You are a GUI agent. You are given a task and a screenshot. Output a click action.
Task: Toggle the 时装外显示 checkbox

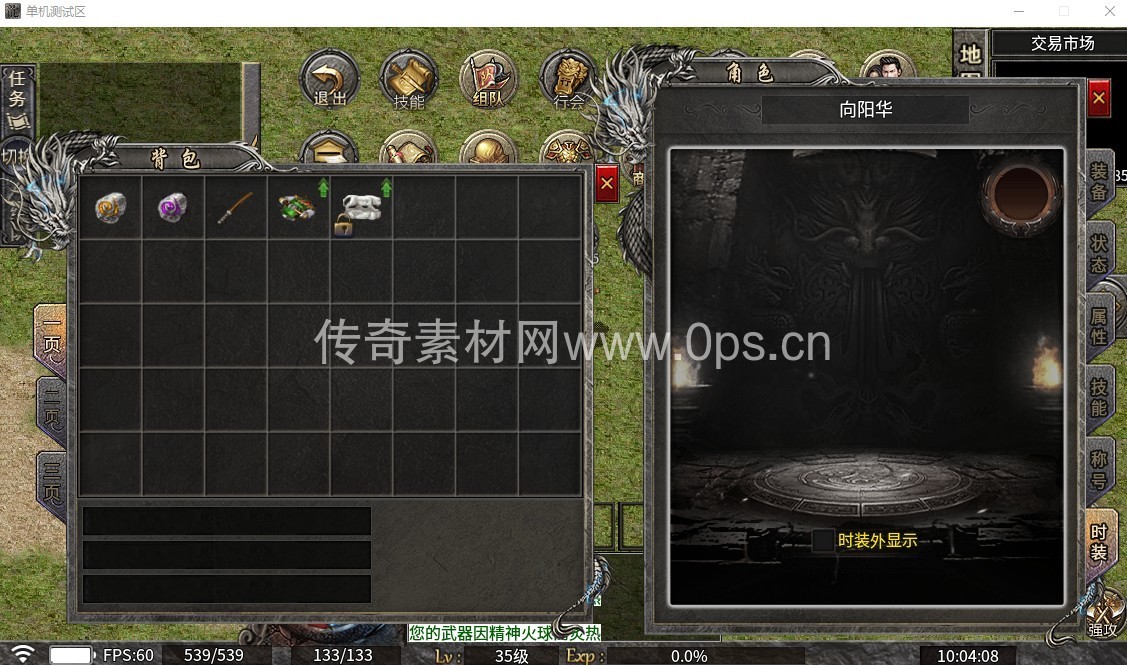pos(823,541)
